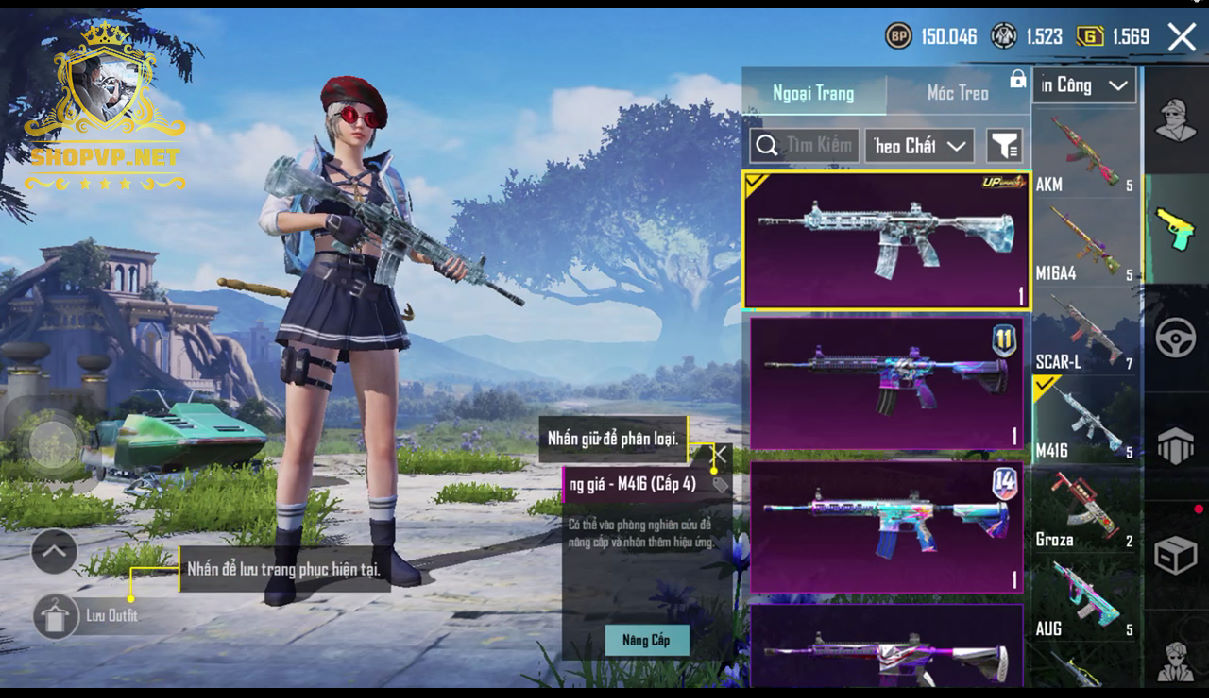Choose the M416 skin with badge 11
This screenshot has width=1209, height=698.
click(885, 383)
